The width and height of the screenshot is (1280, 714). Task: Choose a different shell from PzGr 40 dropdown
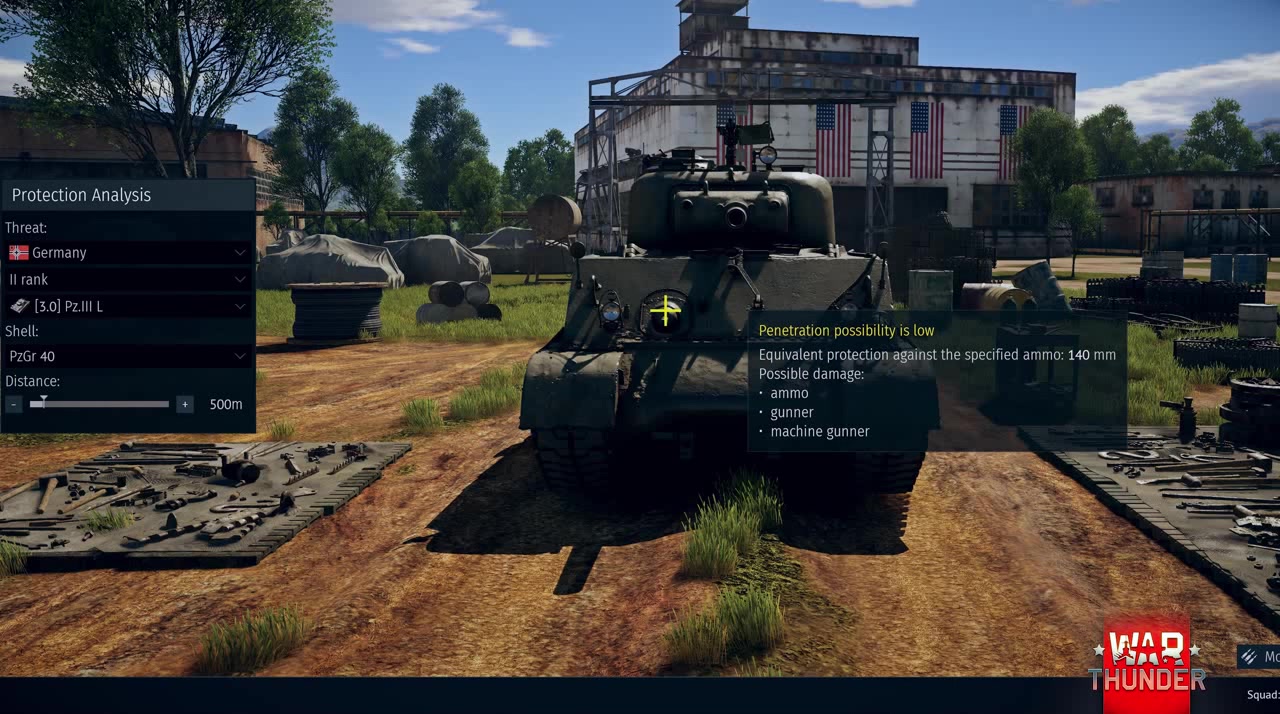(x=127, y=356)
